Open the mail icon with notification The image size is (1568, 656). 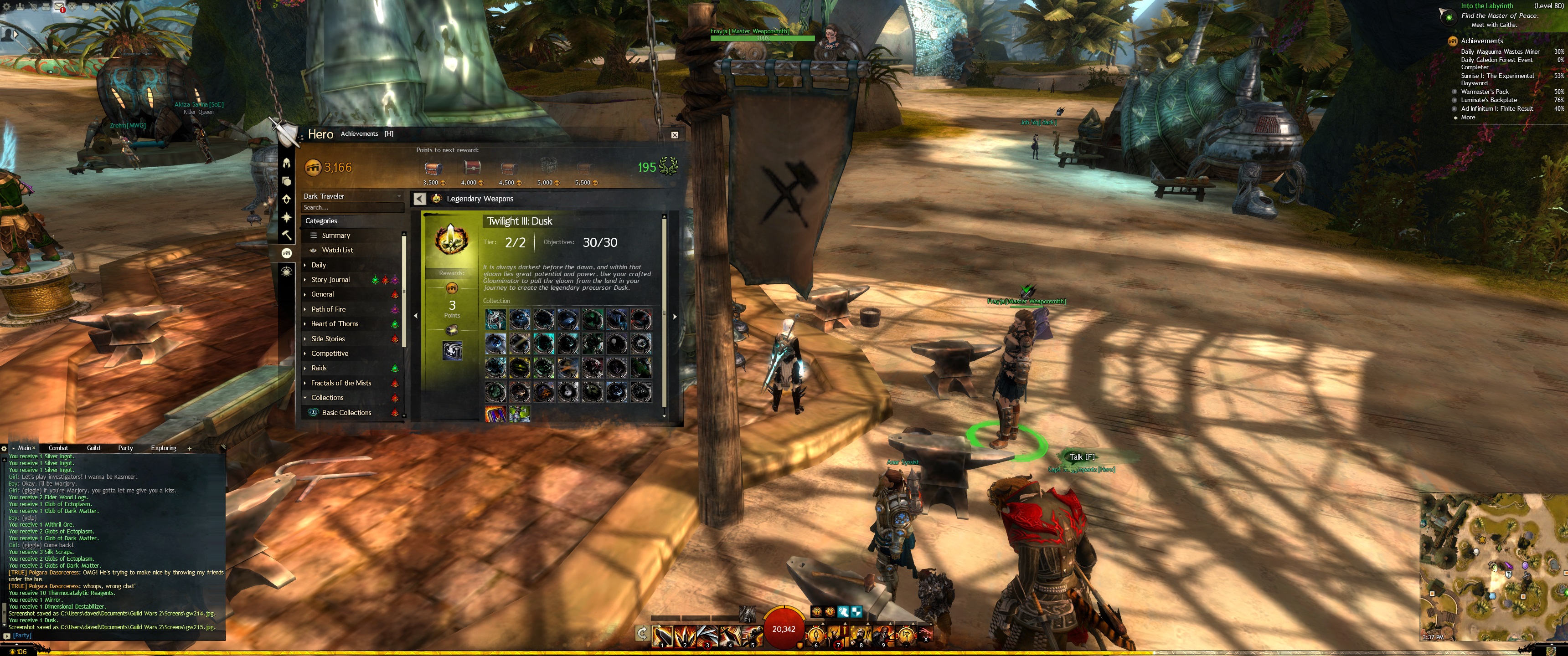[60, 7]
